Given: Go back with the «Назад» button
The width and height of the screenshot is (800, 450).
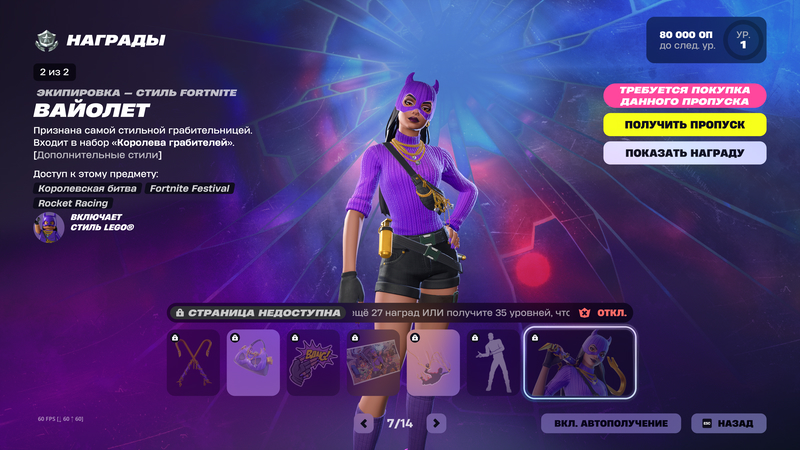Looking at the screenshot, I should 729,423.
